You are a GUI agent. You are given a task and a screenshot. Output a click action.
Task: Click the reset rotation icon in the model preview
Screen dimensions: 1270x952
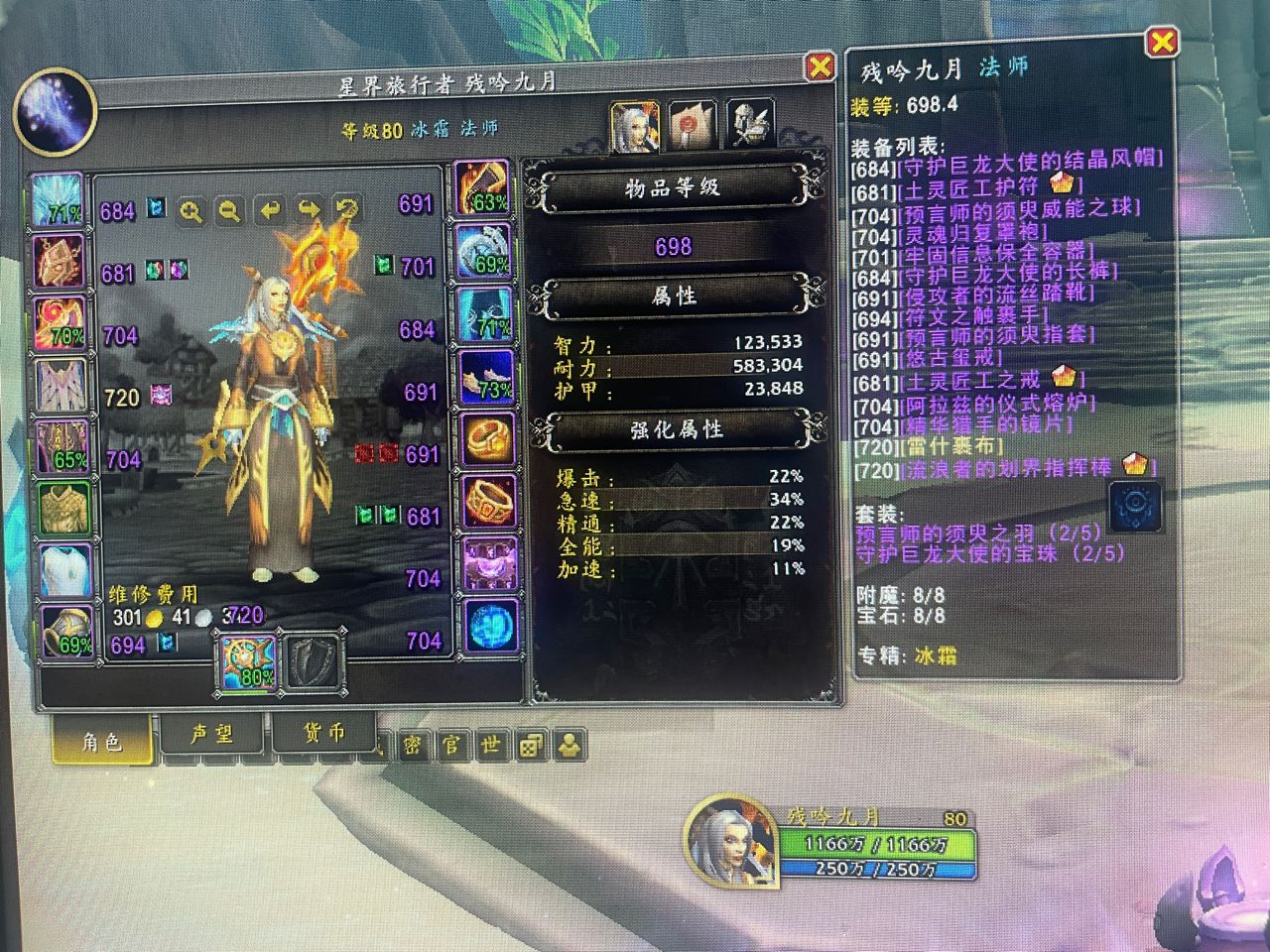(344, 208)
